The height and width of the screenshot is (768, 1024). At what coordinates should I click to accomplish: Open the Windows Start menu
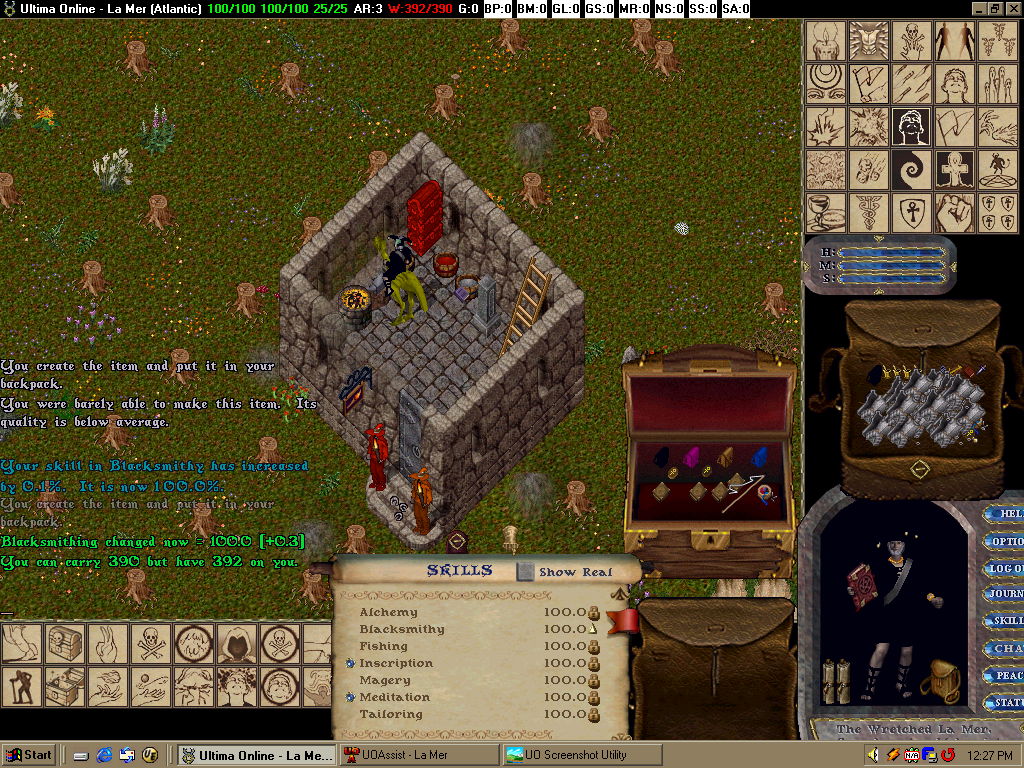point(29,755)
